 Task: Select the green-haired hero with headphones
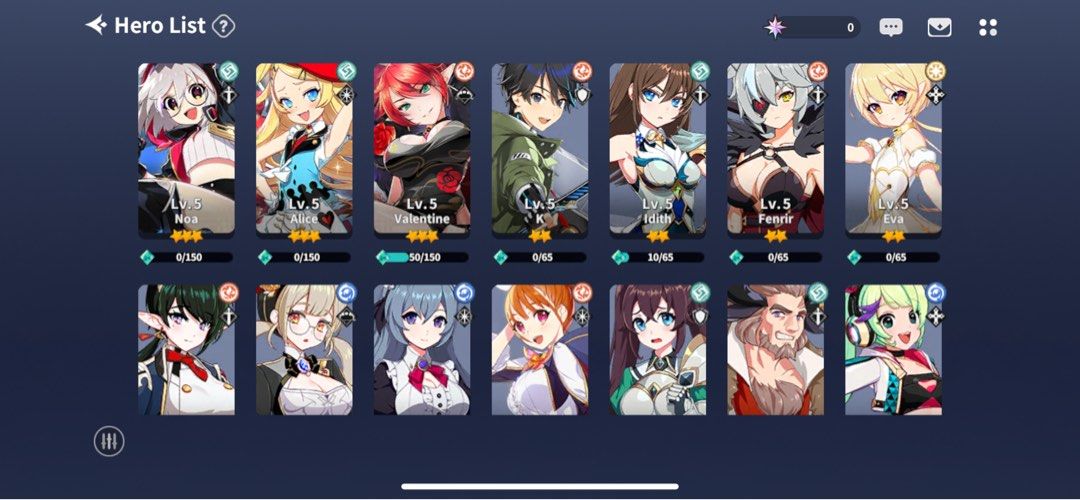(894, 350)
